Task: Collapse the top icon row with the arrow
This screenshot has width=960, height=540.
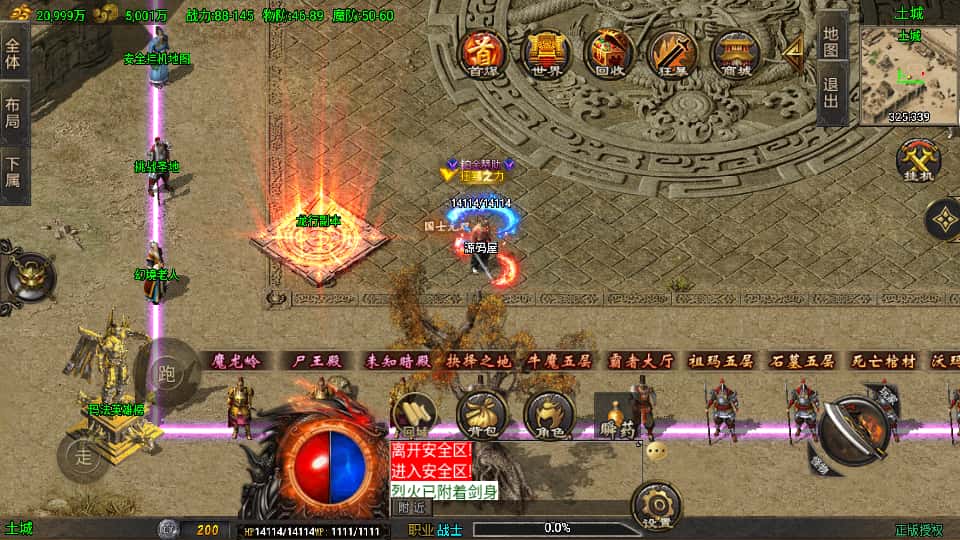Action: click(794, 52)
